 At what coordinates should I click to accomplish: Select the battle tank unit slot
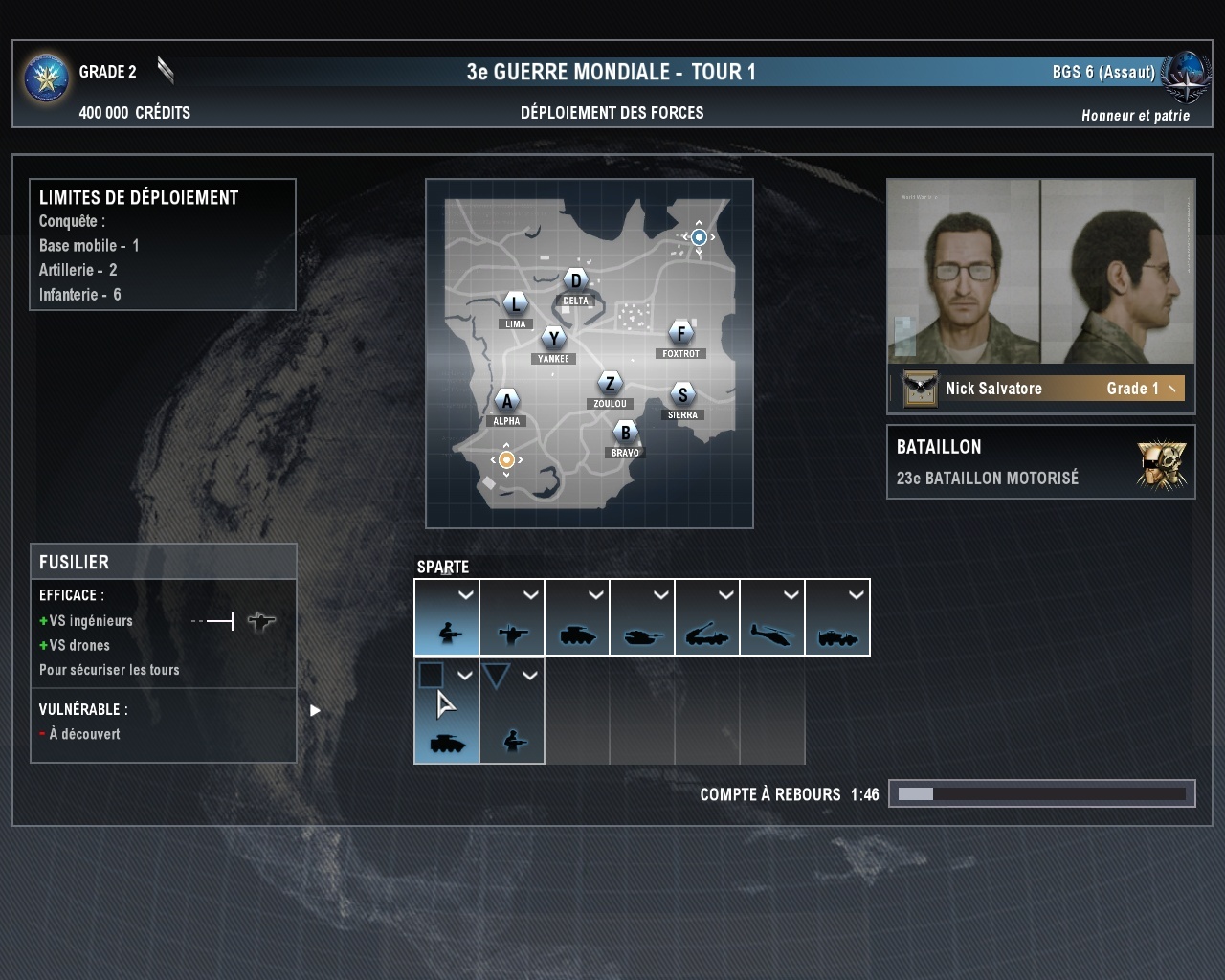[x=642, y=618]
